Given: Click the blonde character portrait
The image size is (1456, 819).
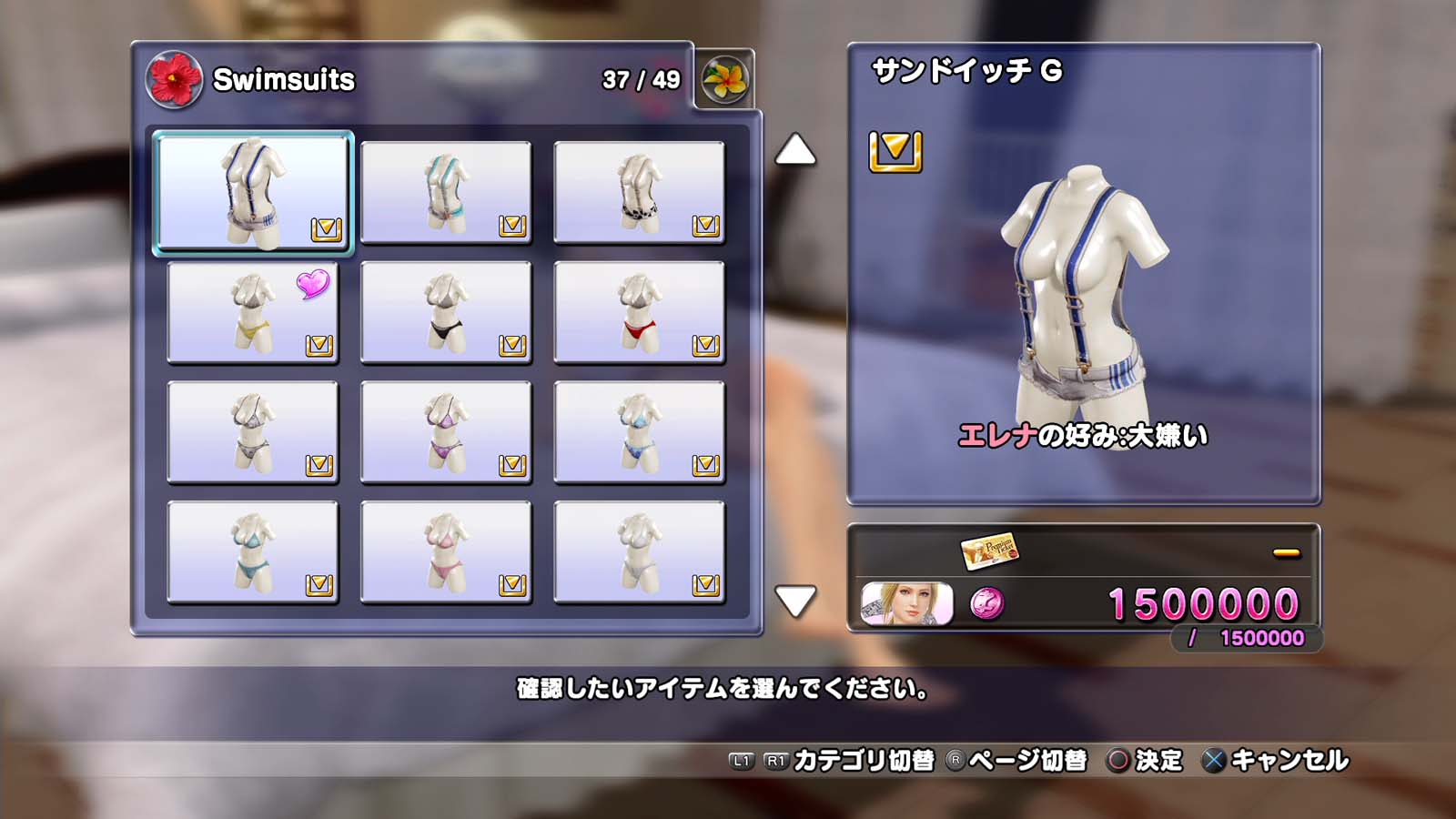Looking at the screenshot, I should [x=906, y=603].
